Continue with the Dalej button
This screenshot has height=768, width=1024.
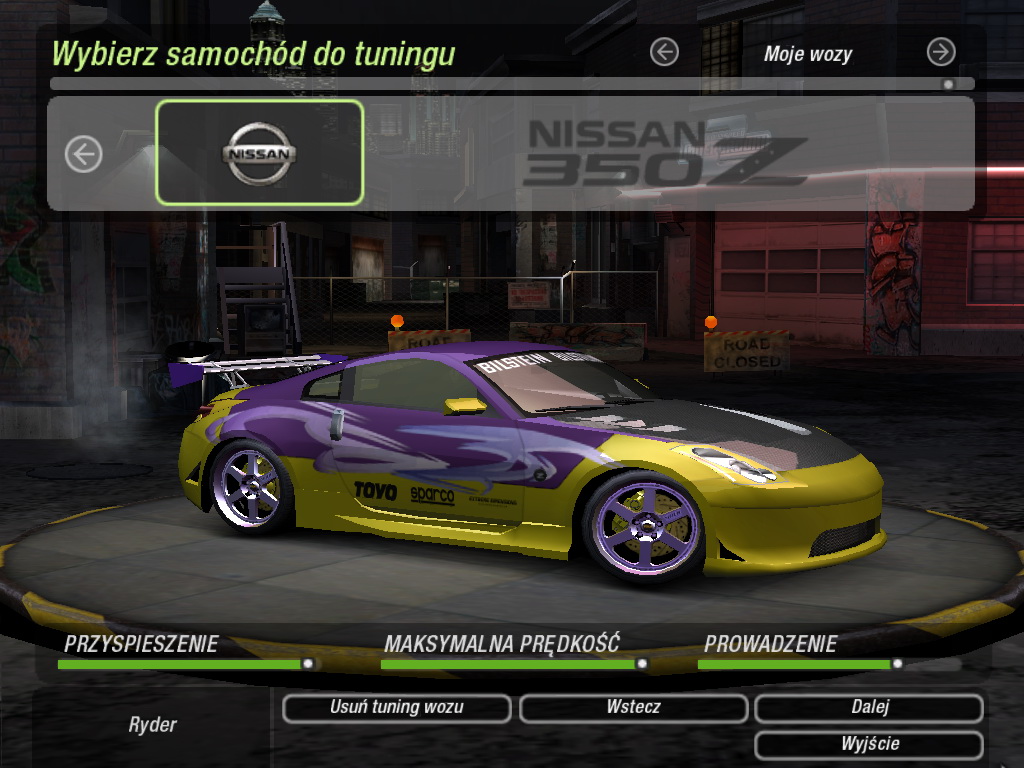[869, 708]
